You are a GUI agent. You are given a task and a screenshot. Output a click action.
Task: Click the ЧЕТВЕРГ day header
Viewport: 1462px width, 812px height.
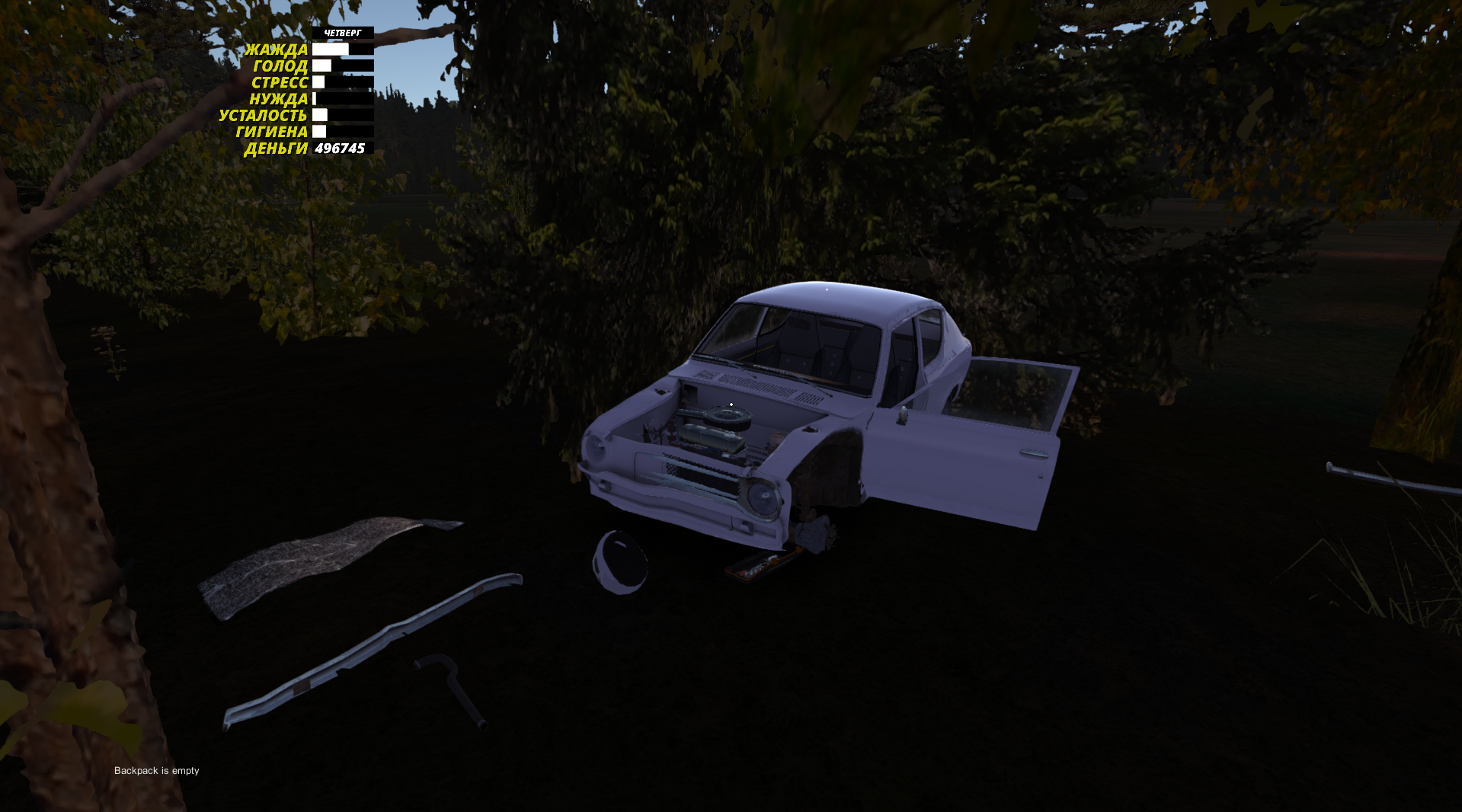click(x=342, y=32)
